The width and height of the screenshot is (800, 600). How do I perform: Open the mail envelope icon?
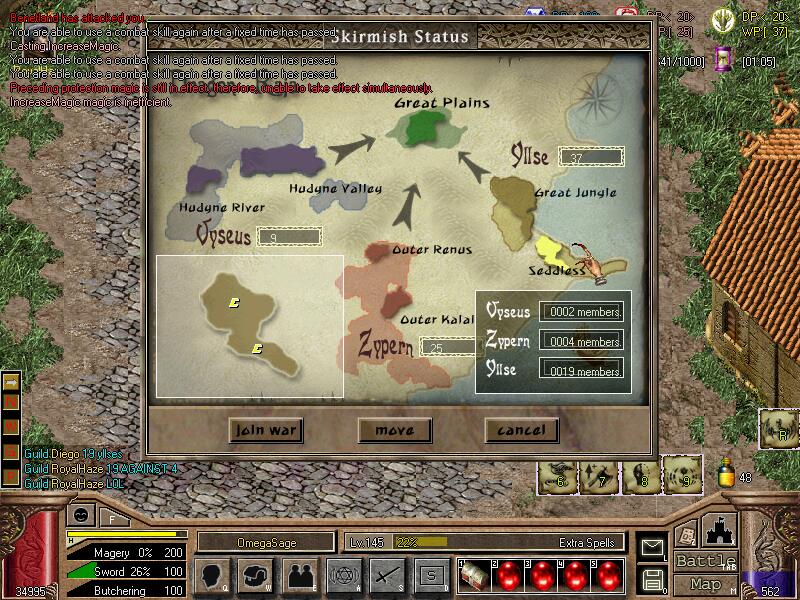coord(653,546)
